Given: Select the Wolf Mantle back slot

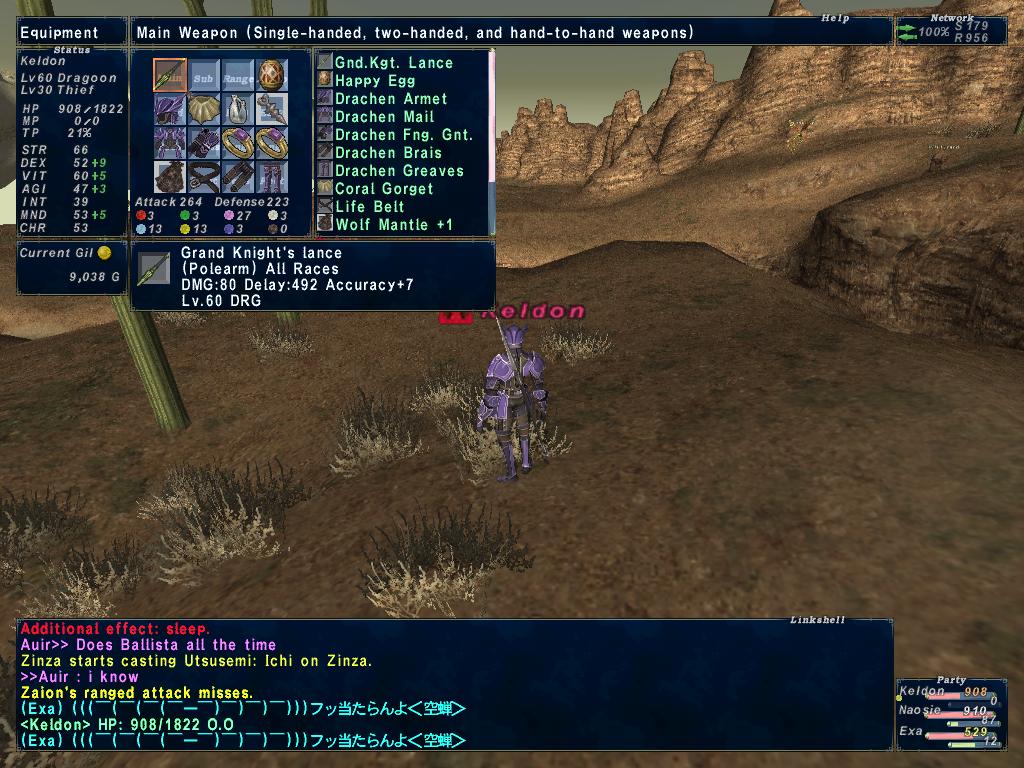Looking at the screenshot, I should click(170, 177).
